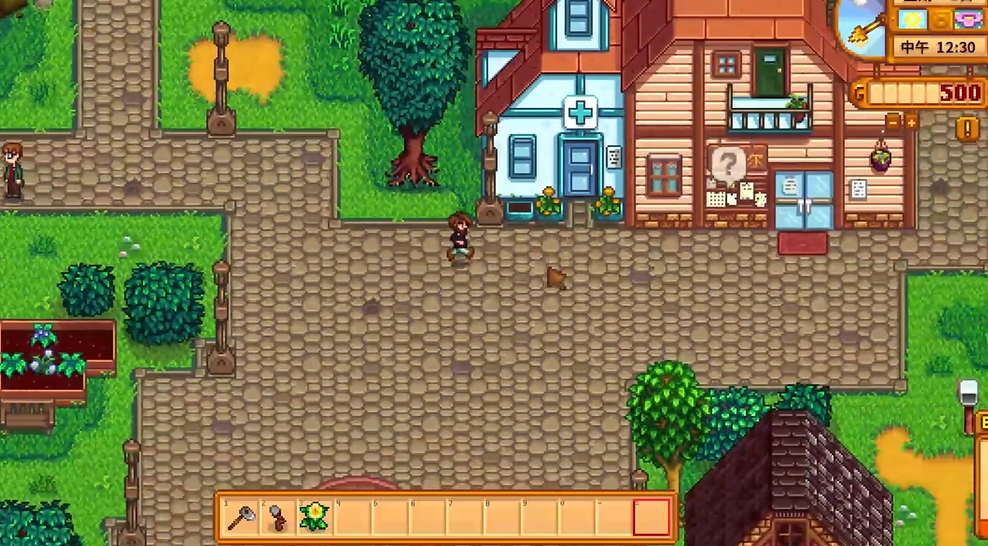The width and height of the screenshot is (988, 546).
Task: Choose the tool in hotbar slot 2
Action: [278, 517]
